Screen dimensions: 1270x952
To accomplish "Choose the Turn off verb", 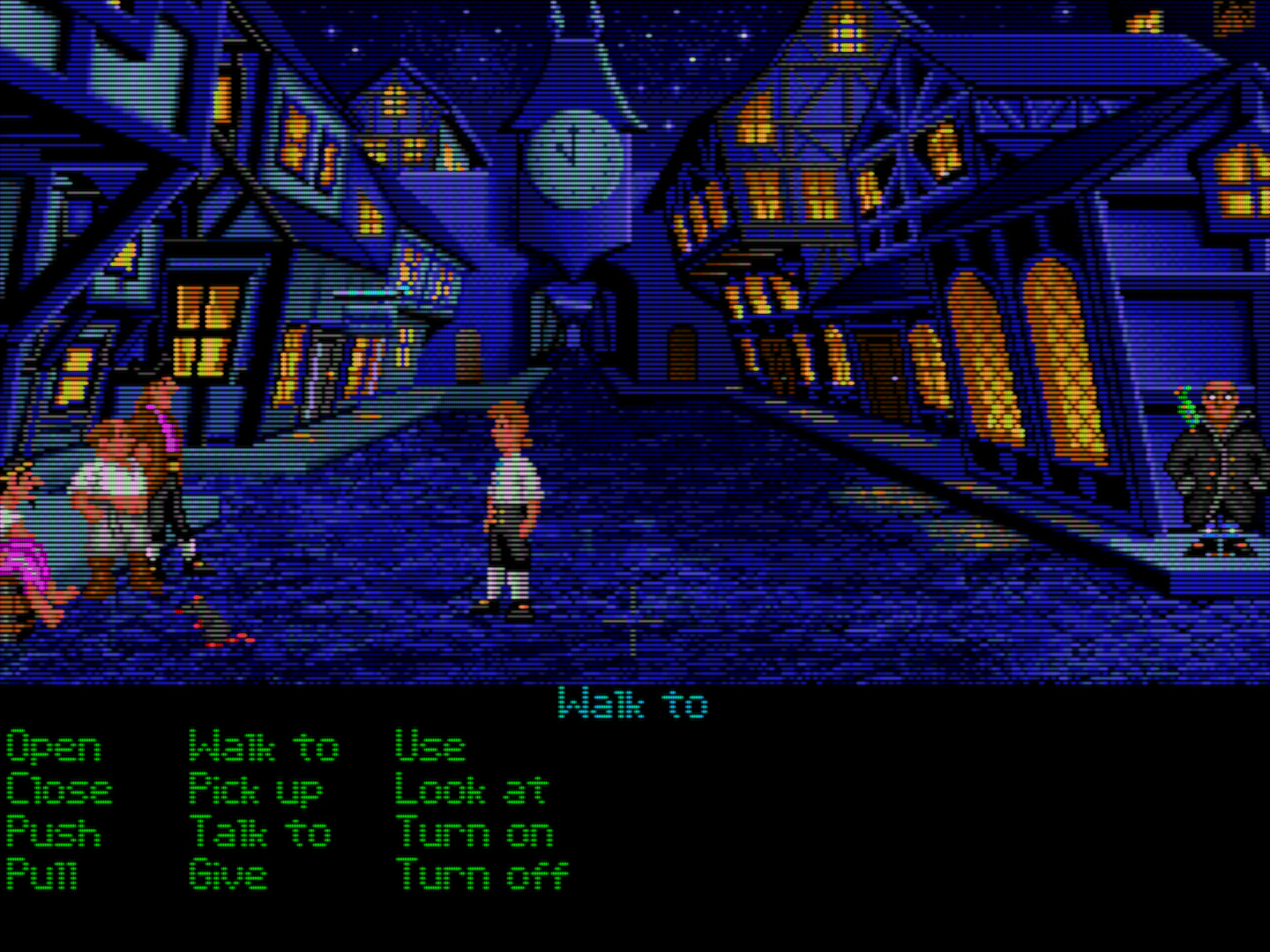I will (482, 874).
